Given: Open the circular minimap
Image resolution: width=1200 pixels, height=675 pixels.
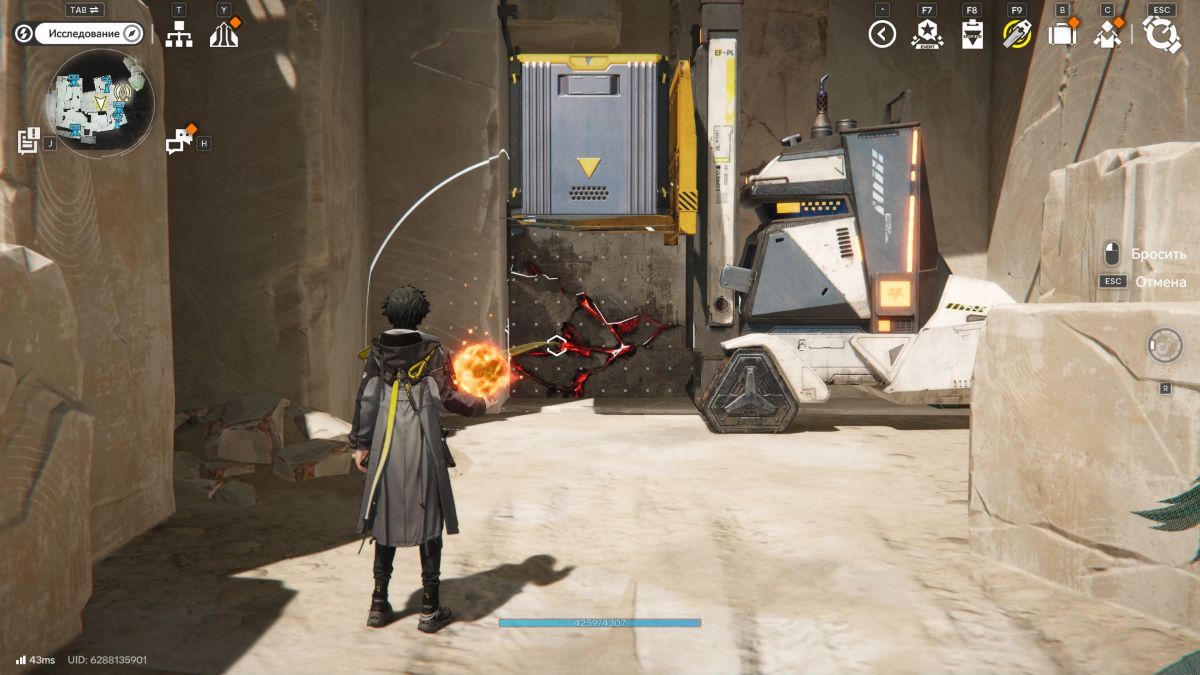Looking at the screenshot, I should coord(100,100).
